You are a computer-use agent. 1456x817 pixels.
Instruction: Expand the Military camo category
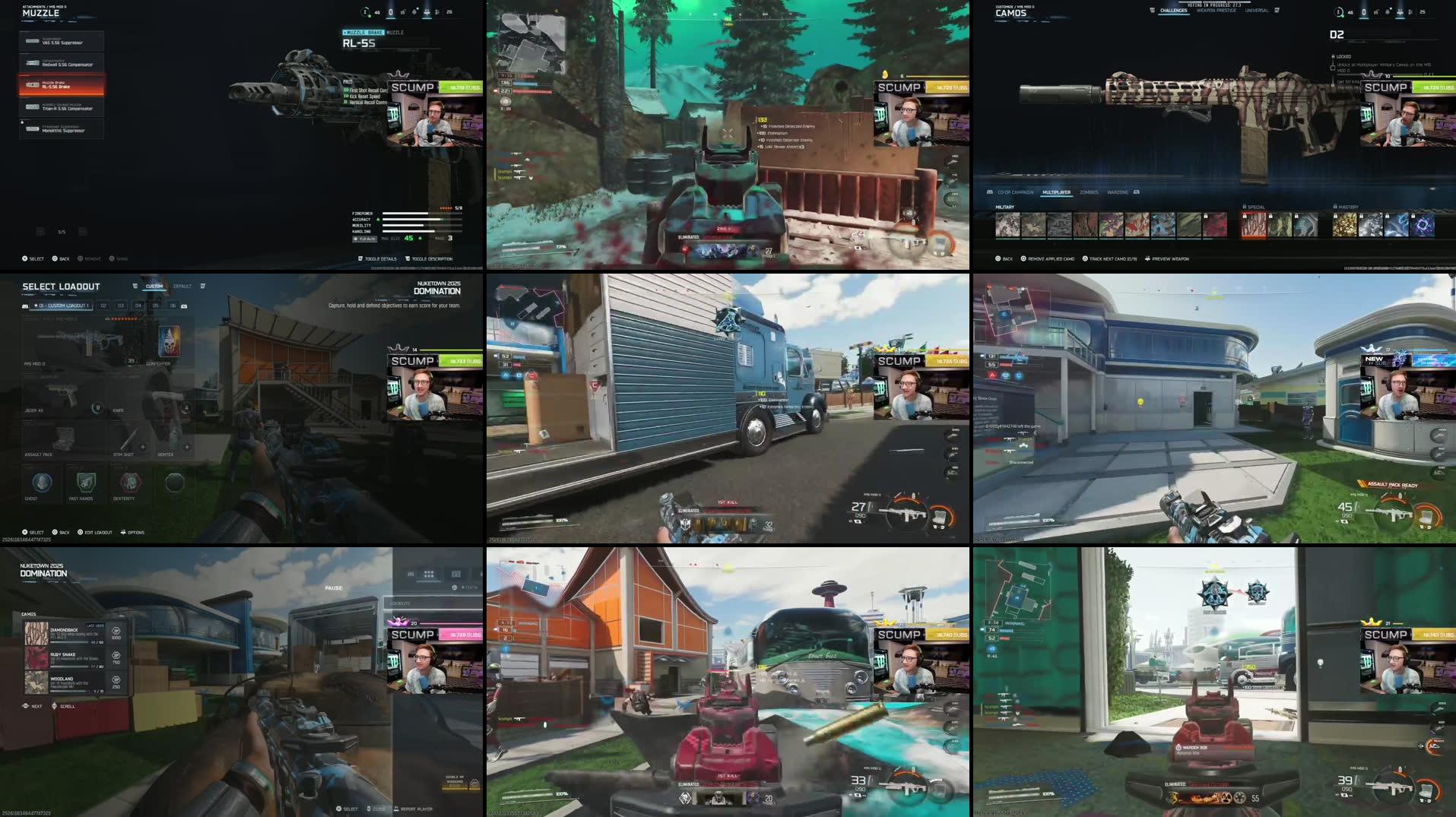[x=1005, y=207]
